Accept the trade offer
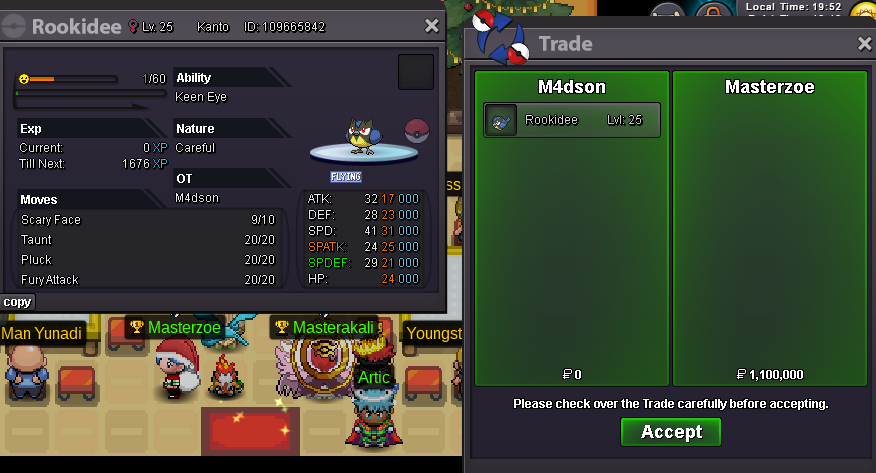This screenshot has height=473, width=876. point(671,432)
